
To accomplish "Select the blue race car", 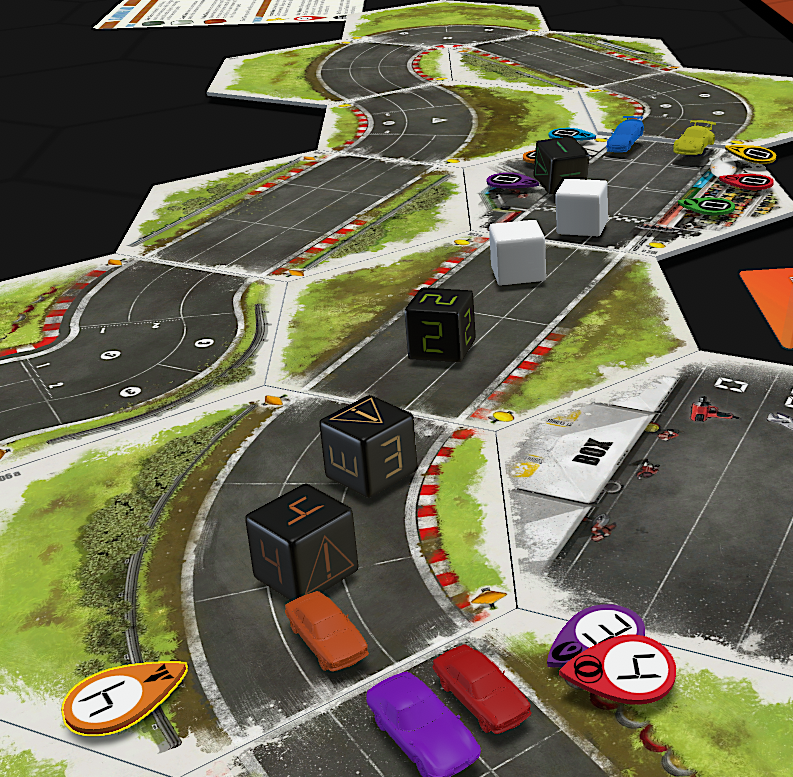I will coord(624,135).
